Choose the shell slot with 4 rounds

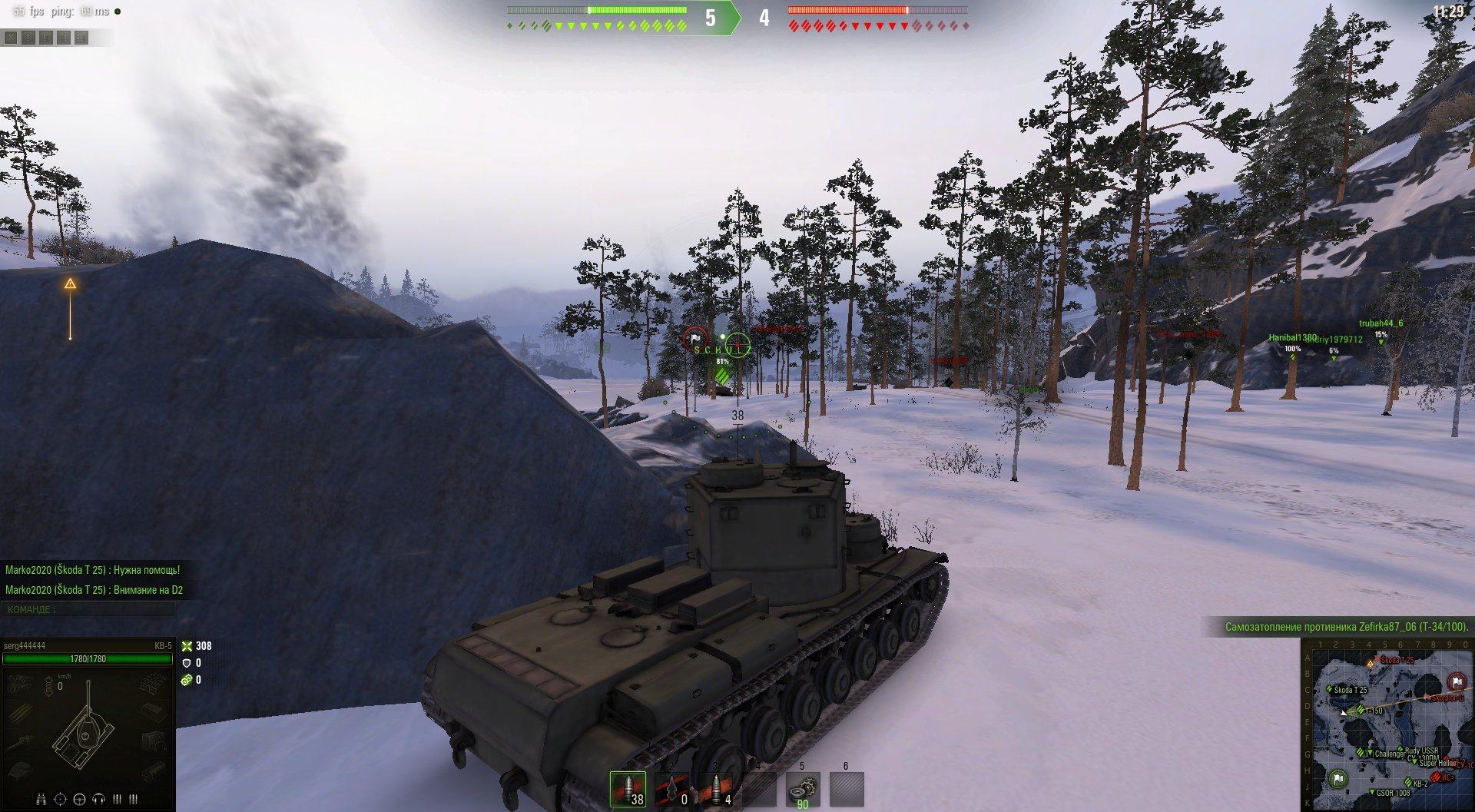click(716, 789)
